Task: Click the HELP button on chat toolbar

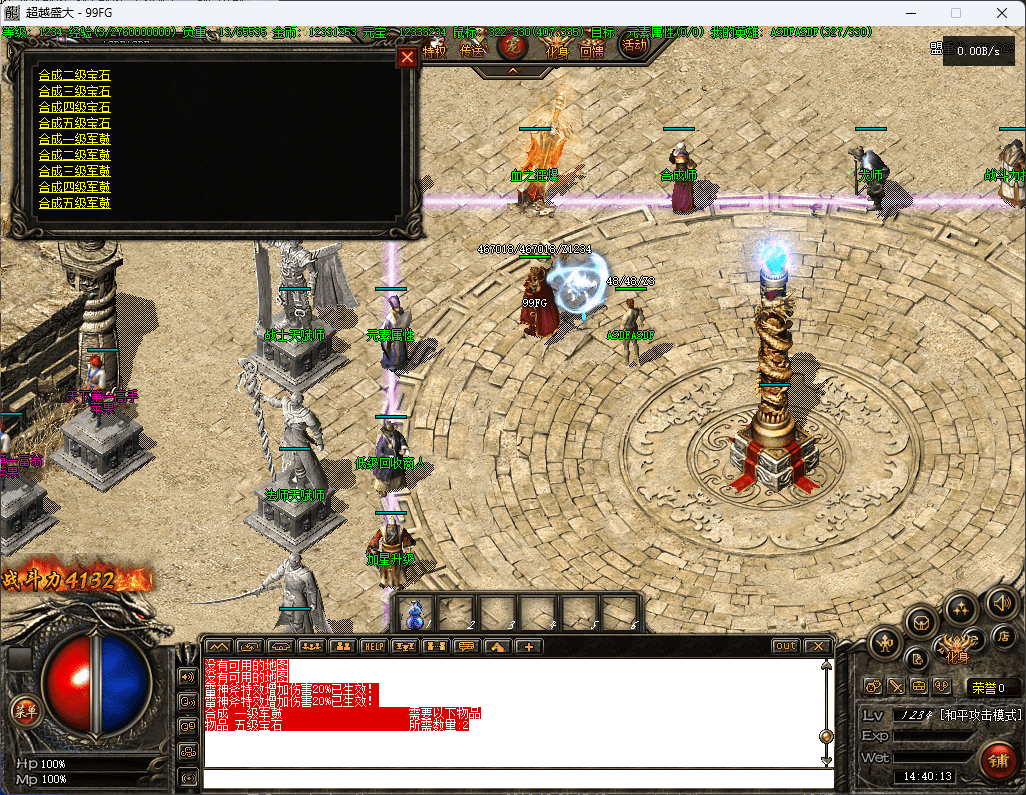Action: pyautogui.click(x=373, y=646)
